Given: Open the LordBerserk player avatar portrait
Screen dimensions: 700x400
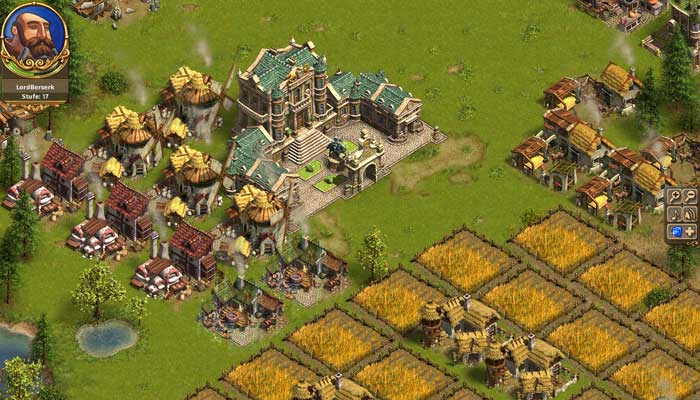Looking at the screenshot, I should tap(34, 40).
